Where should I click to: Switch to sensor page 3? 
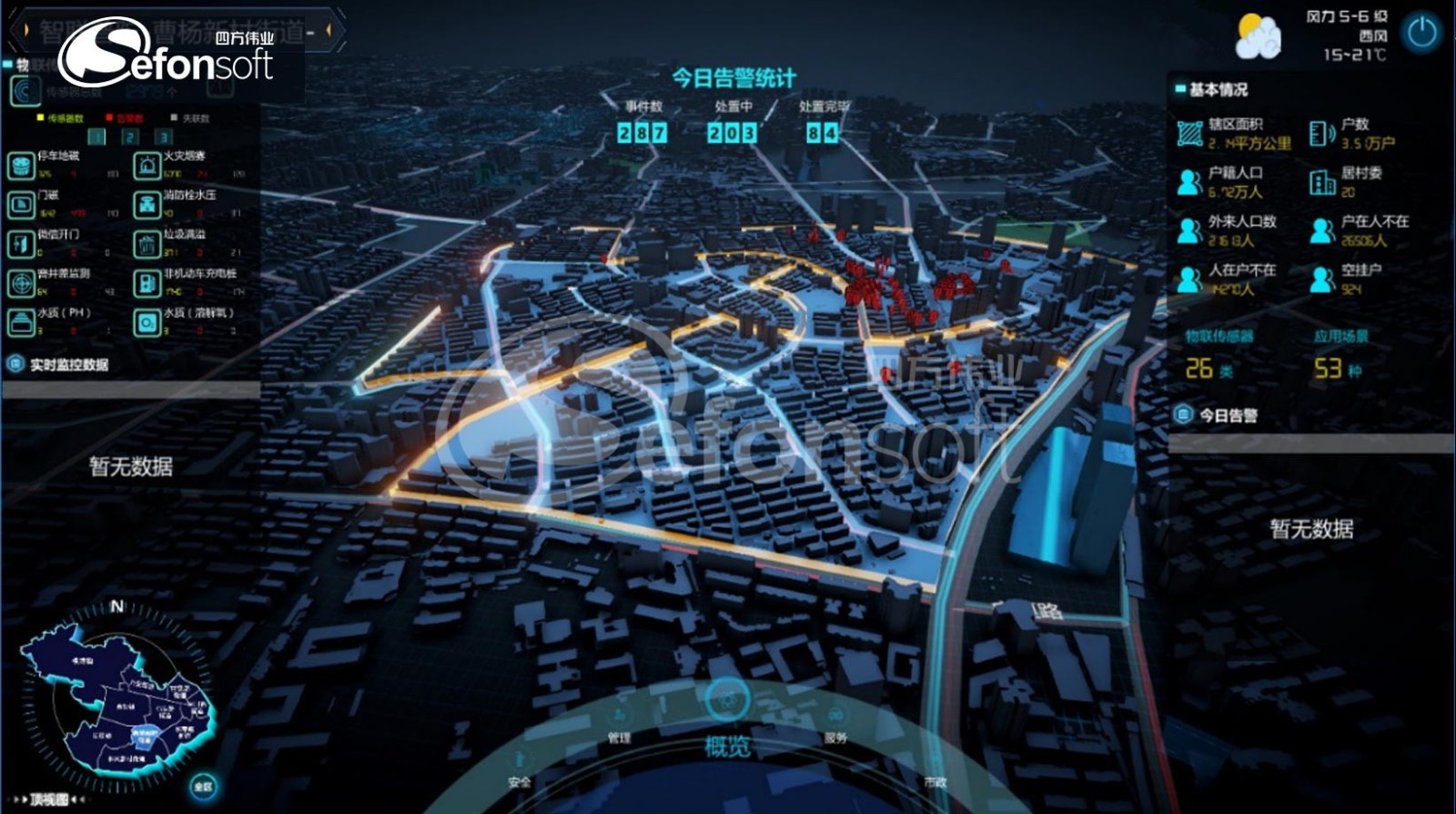pos(164,137)
